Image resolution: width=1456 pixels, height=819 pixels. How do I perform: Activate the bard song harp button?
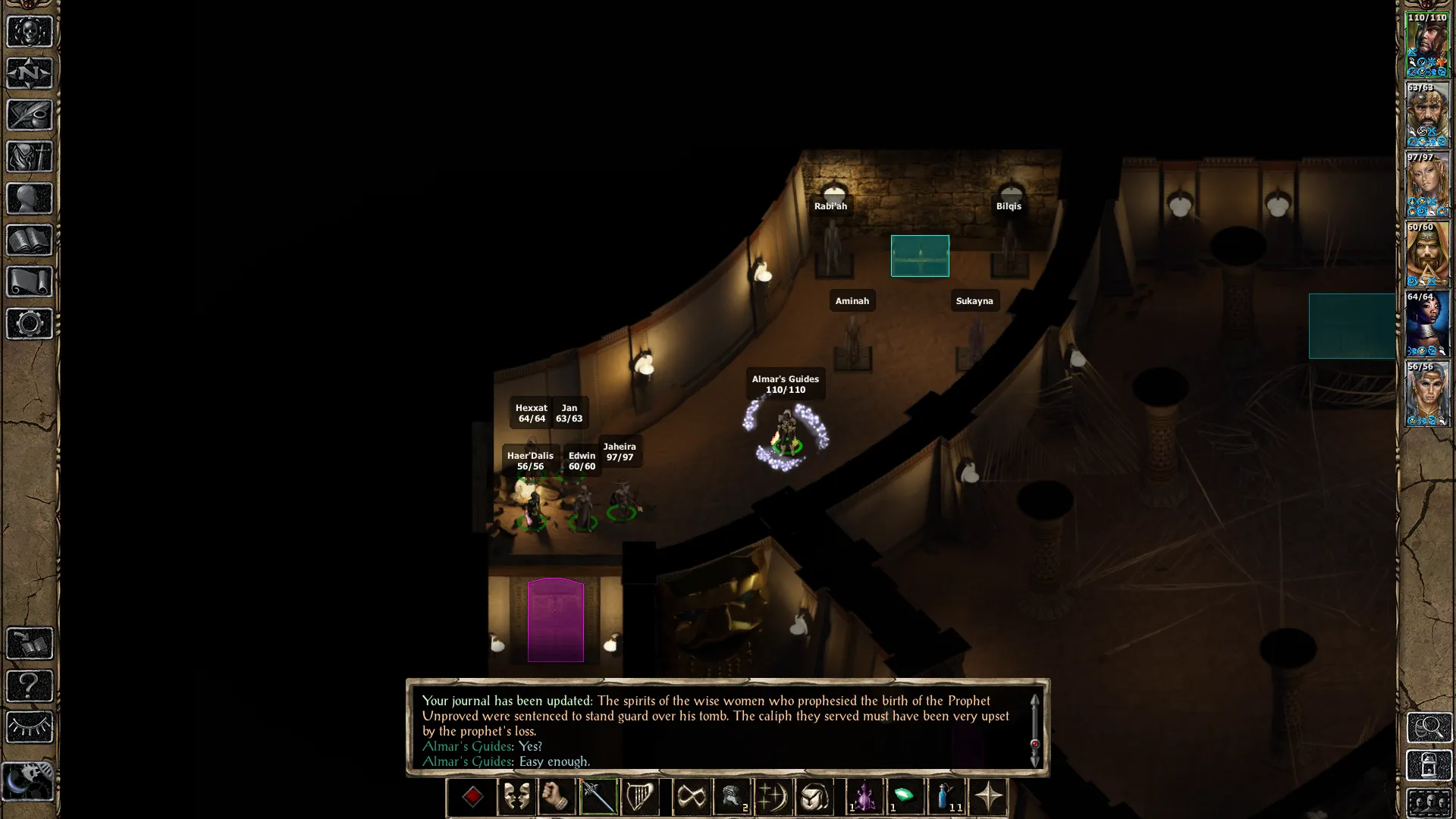click(x=639, y=797)
